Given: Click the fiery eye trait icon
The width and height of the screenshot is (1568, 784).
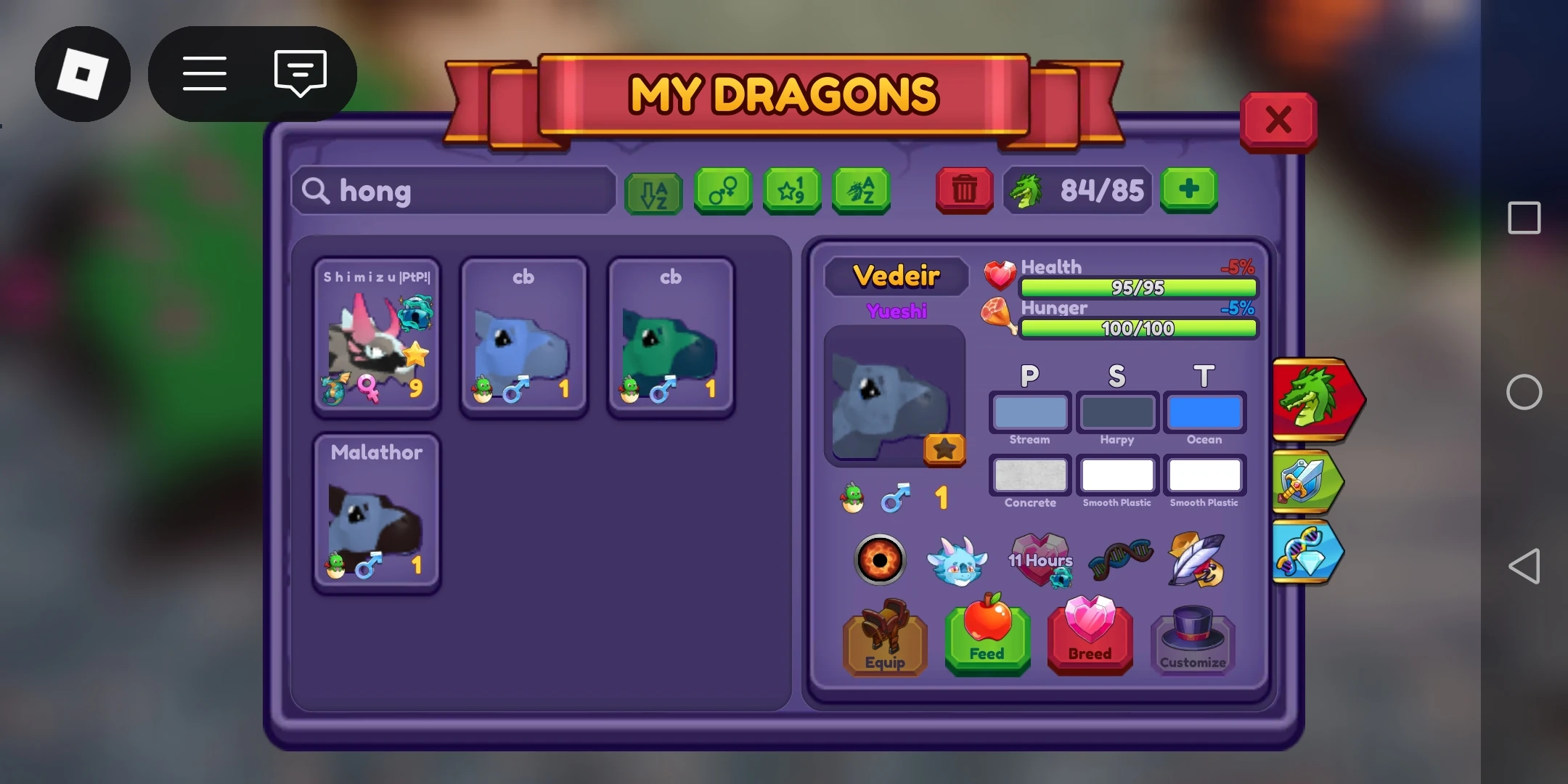Looking at the screenshot, I should 880,560.
